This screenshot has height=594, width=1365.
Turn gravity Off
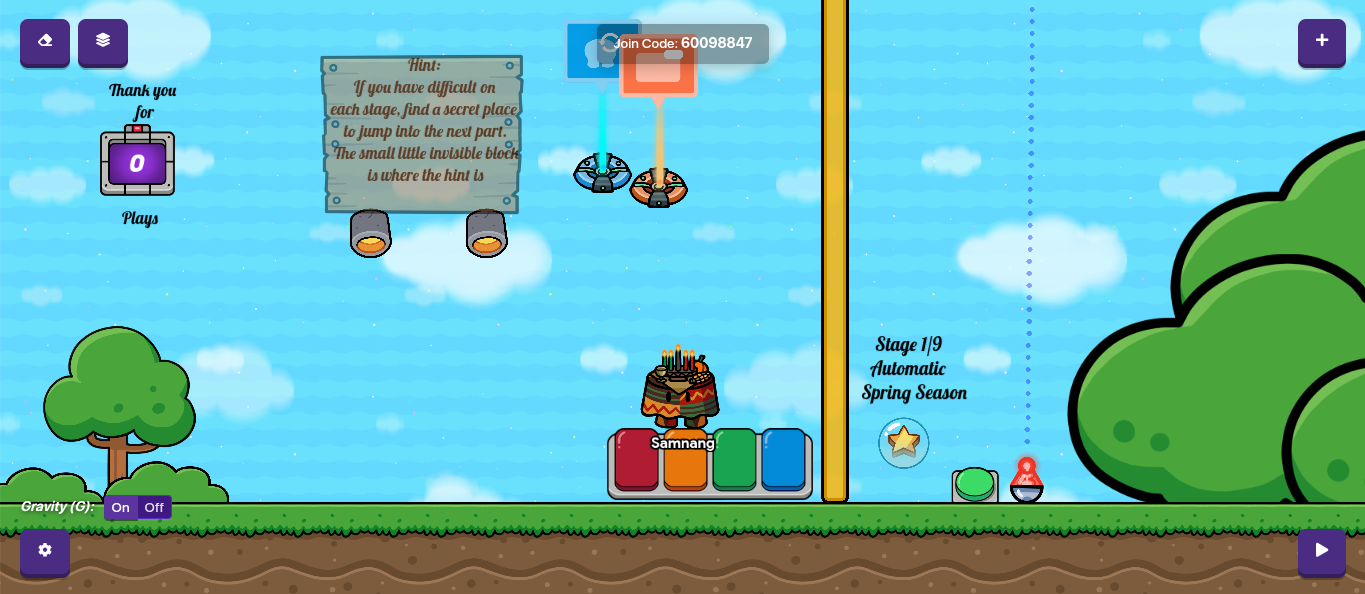pos(154,508)
